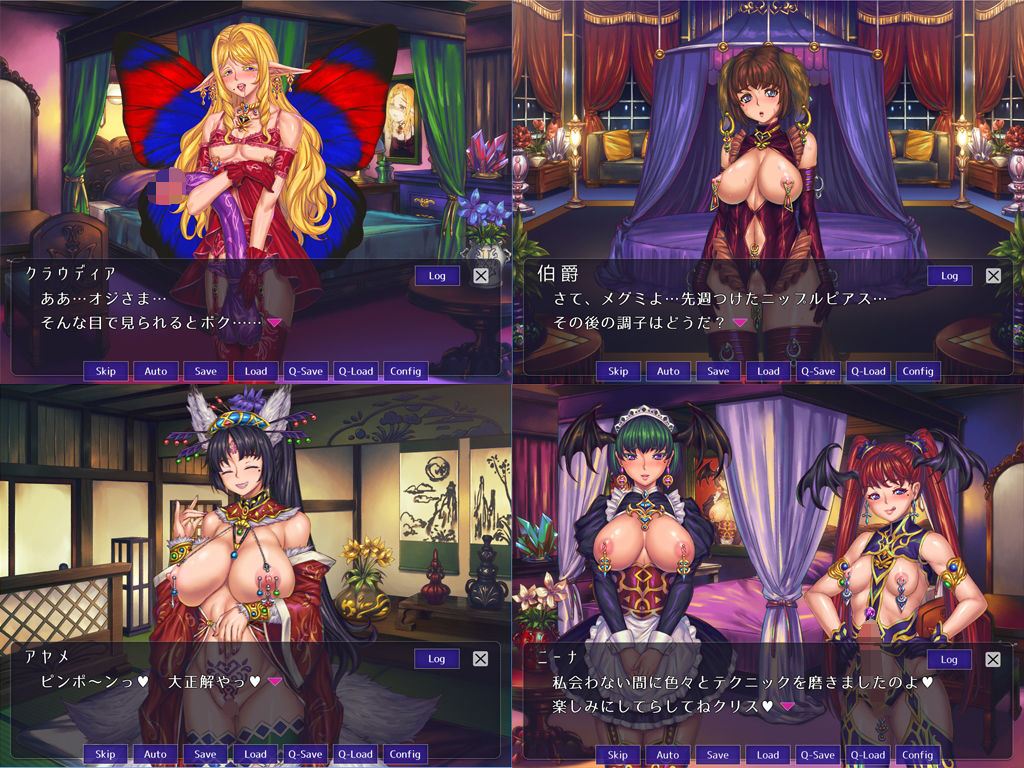The width and height of the screenshot is (1024, 768).
Task: Use Q-Save under ニーナ's dialogue
Action: click(x=818, y=755)
